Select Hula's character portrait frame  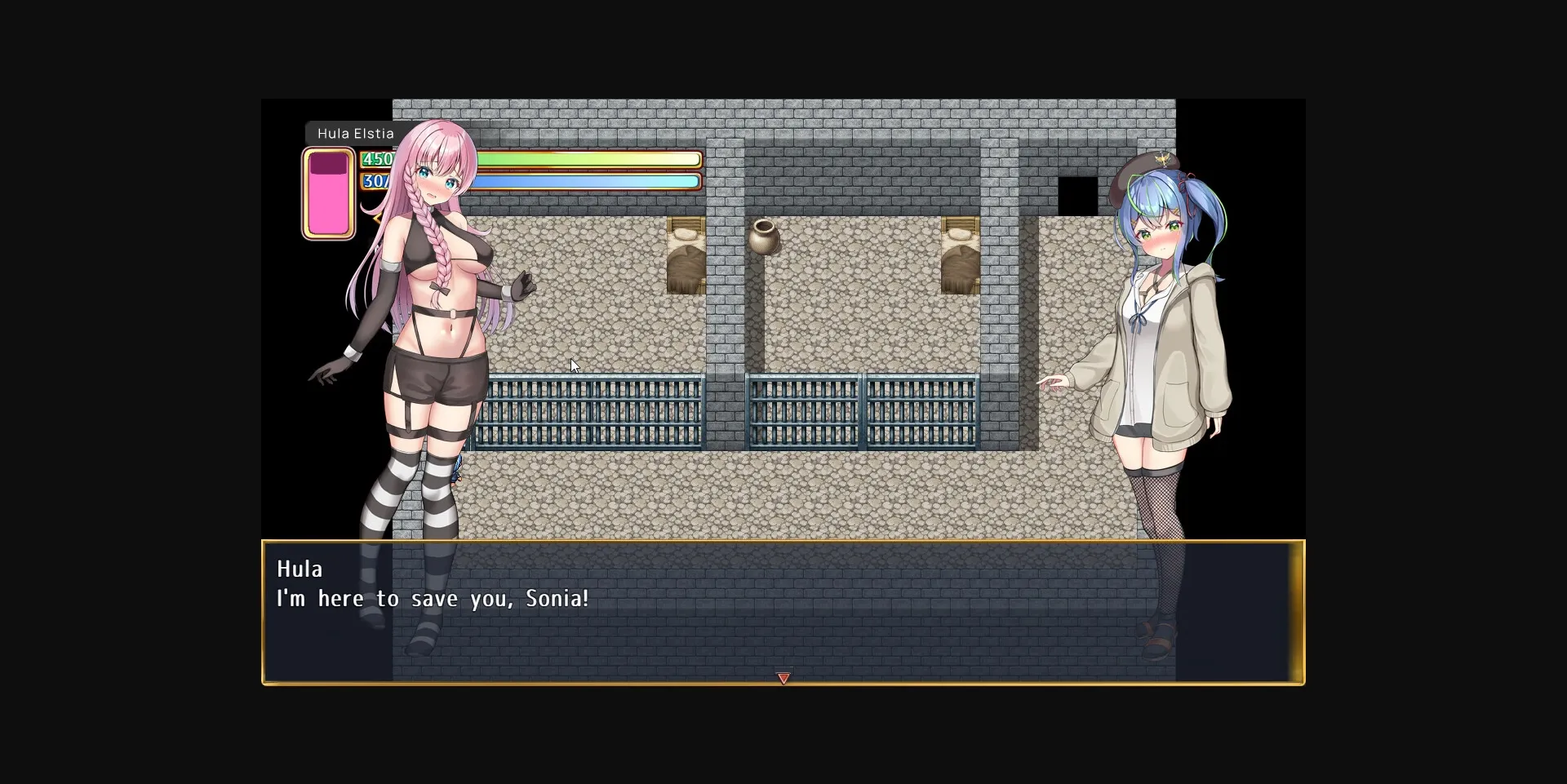point(329,193)
